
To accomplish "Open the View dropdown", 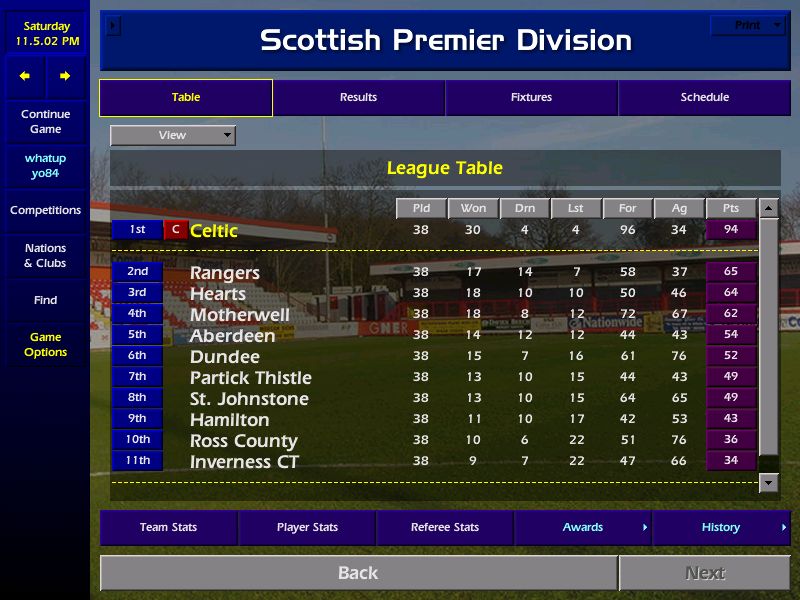I will (173, 135).
